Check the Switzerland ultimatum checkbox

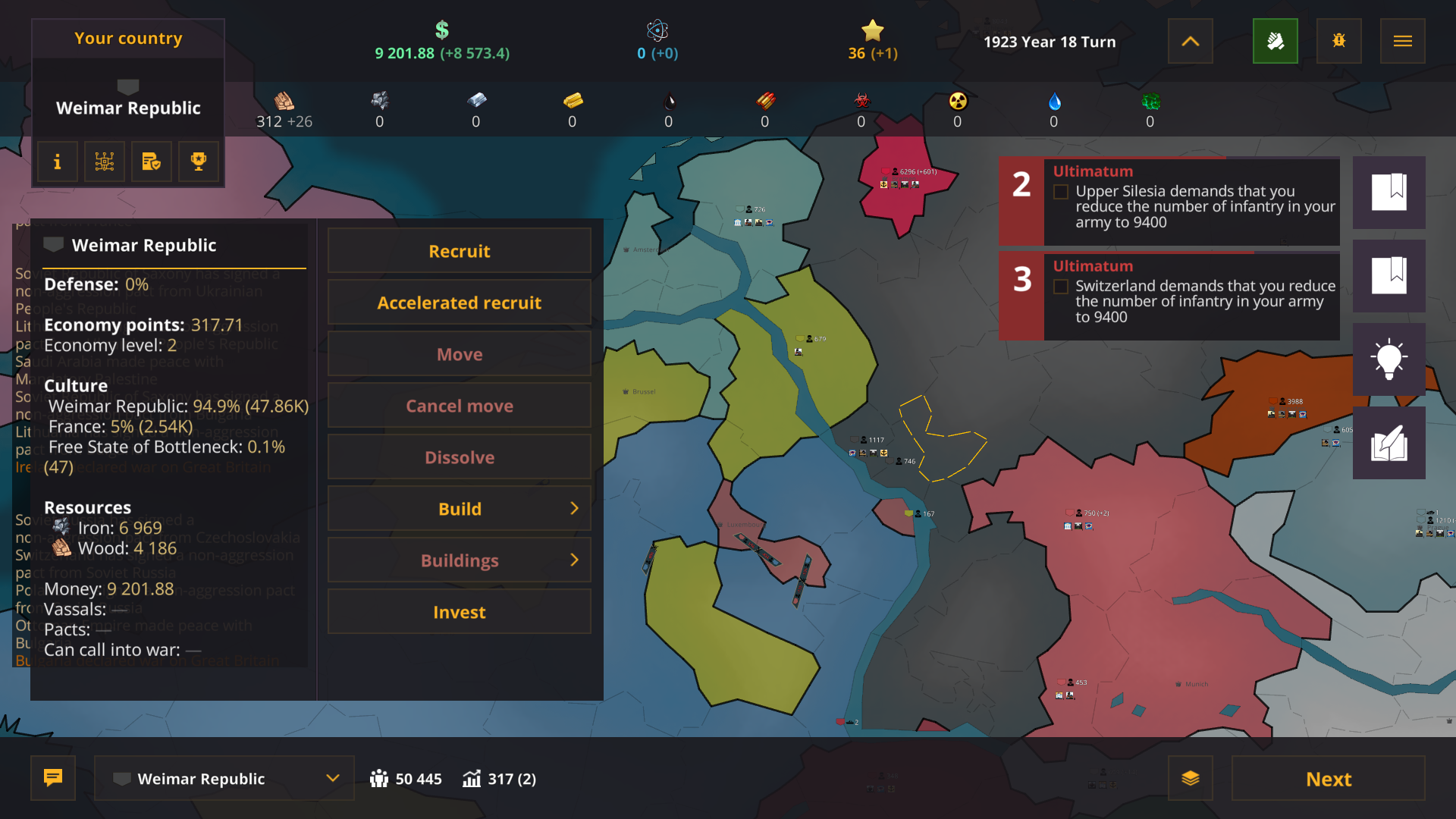coord(1059,287)
